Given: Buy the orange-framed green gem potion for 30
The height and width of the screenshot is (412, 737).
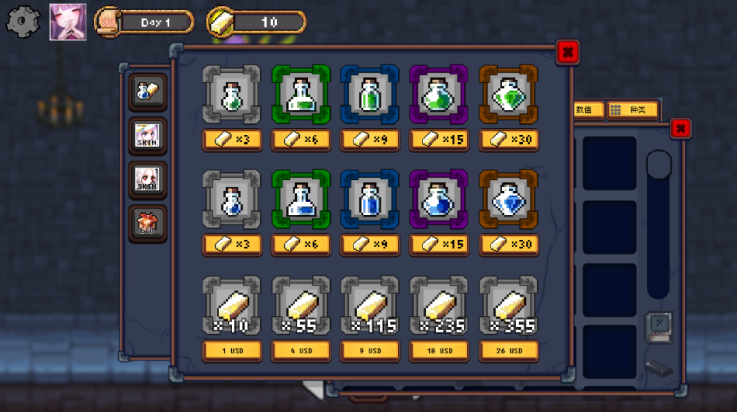Looking at the screenshot, I should click(x=508, y=140).
